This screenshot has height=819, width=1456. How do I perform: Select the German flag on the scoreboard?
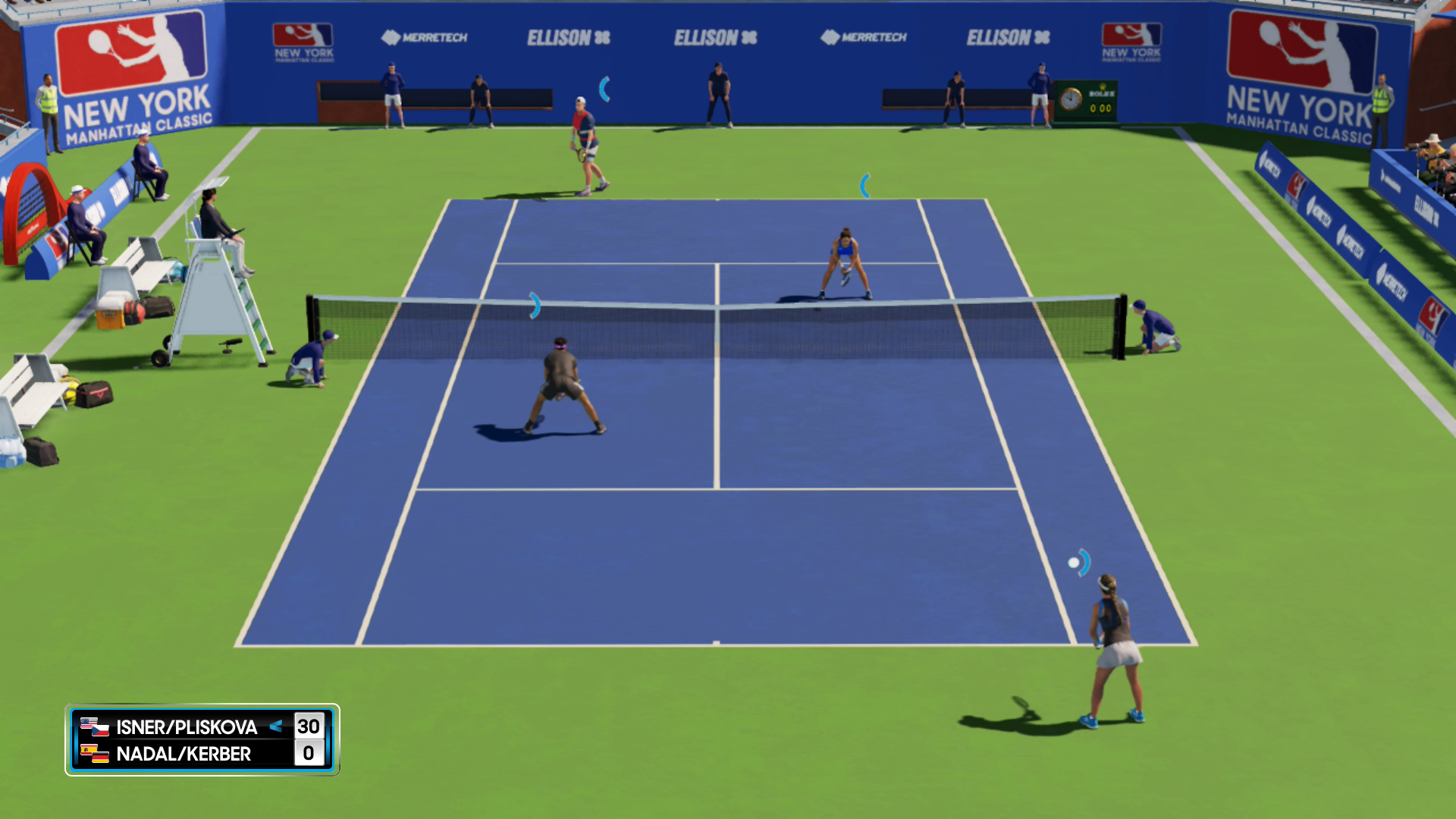[x=101, y=758]
